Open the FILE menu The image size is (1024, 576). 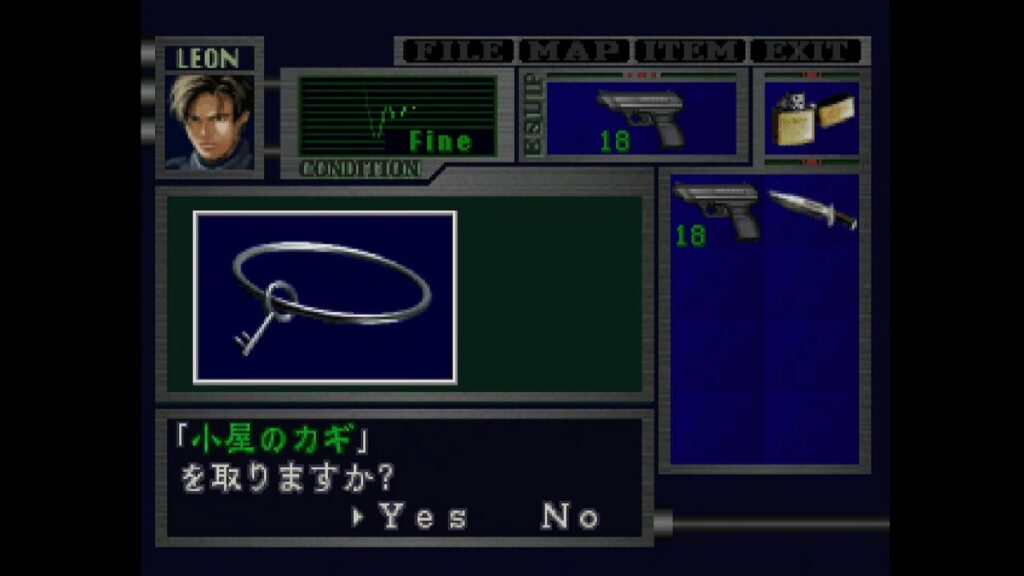455,51
